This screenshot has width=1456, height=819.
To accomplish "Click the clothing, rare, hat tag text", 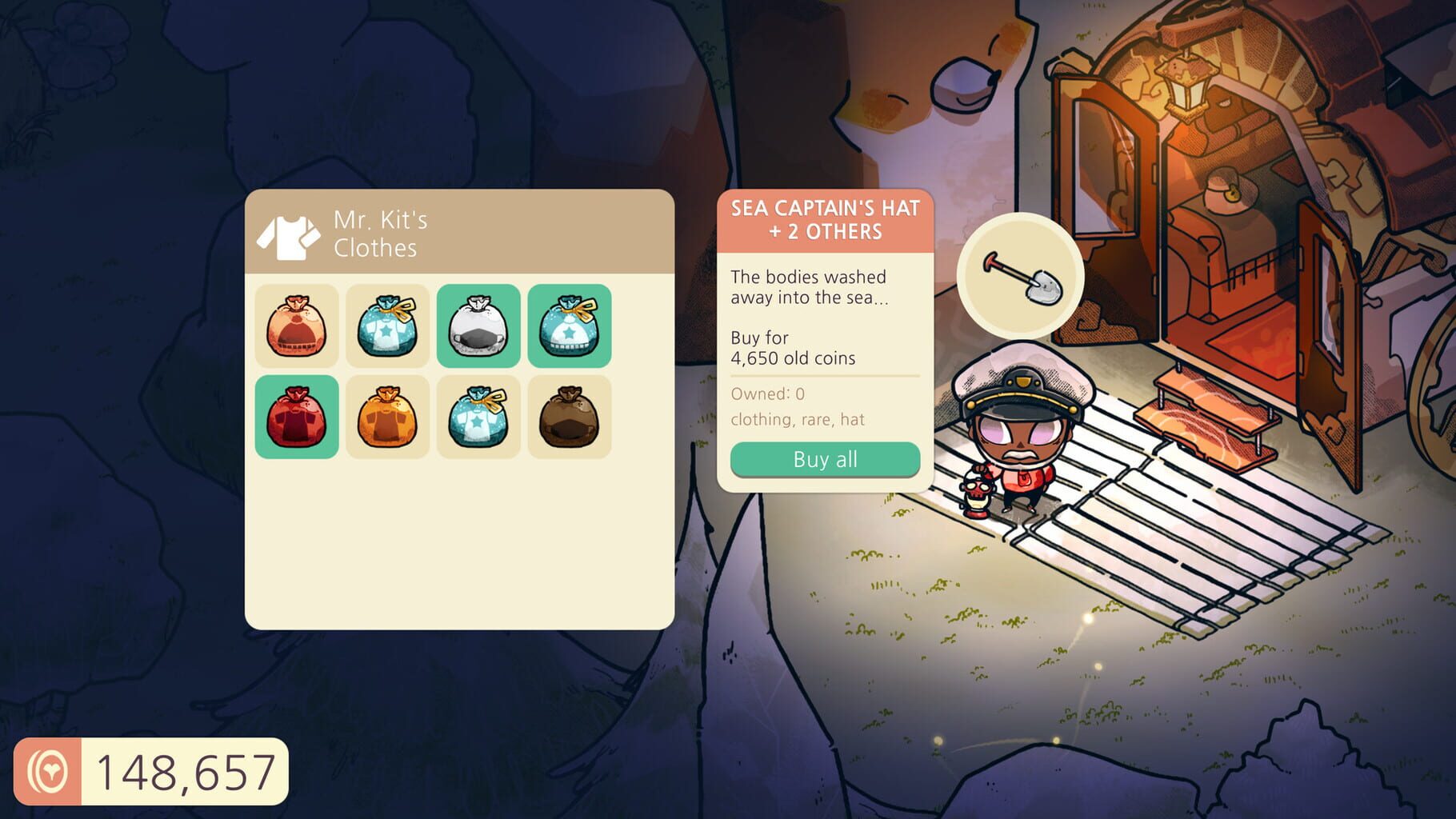I will [798, 419].
